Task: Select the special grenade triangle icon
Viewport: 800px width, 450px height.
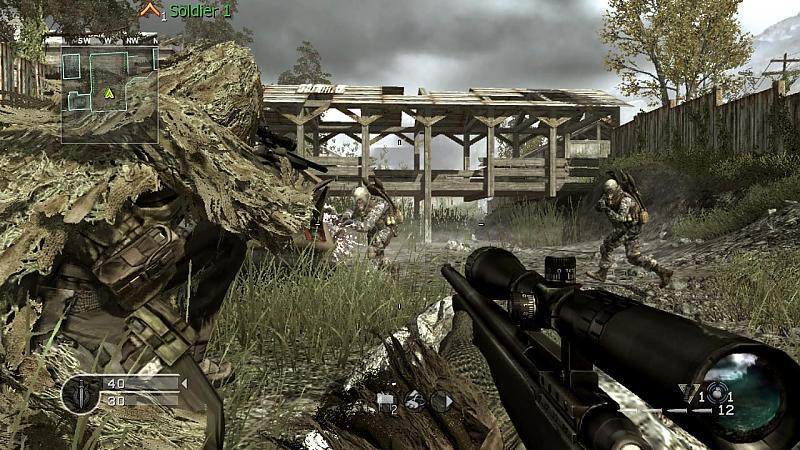Action: (688, 392)
